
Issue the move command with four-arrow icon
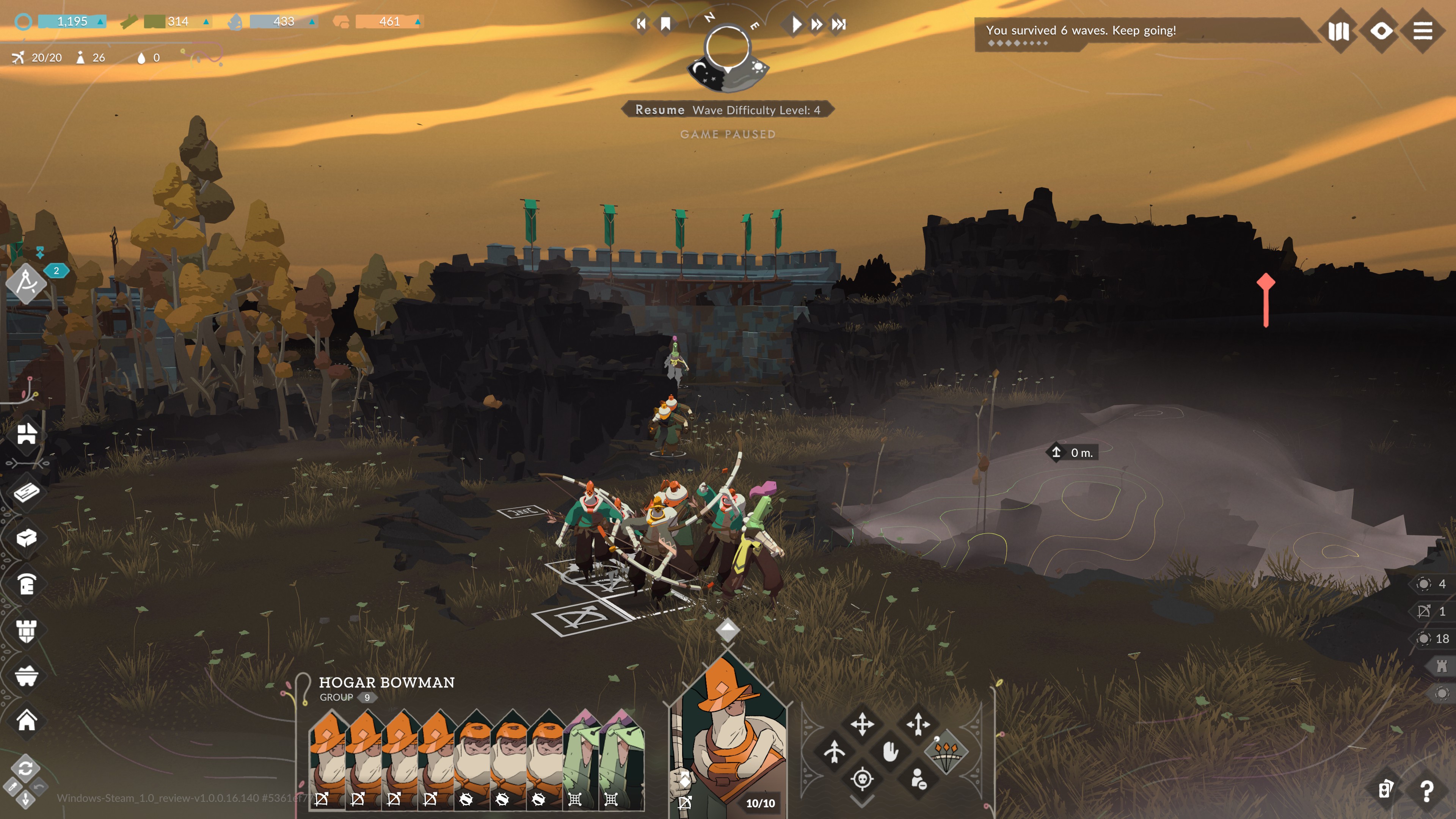pos(863,724)
